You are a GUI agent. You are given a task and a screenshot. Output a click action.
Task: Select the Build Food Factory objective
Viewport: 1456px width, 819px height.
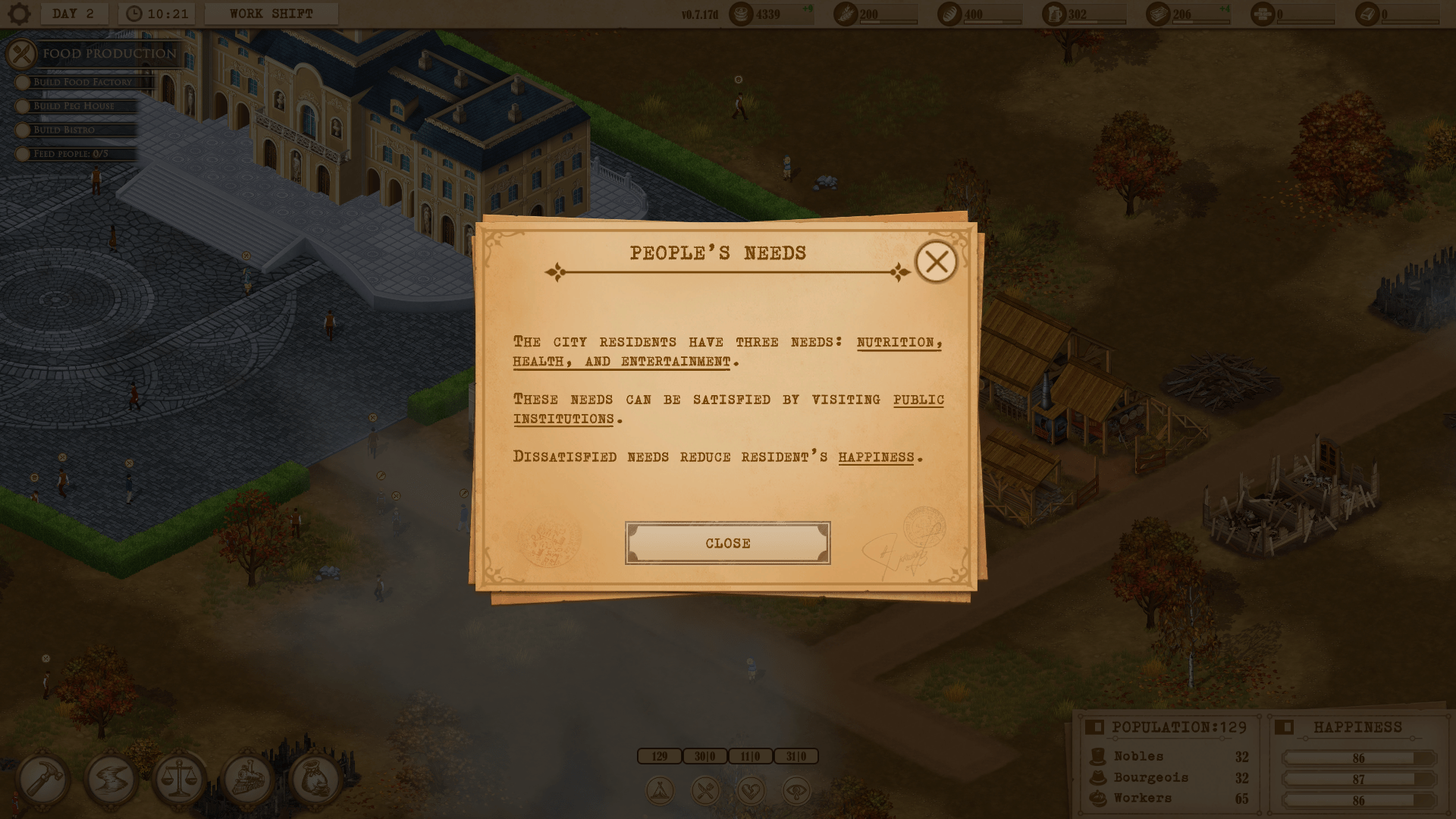pos(83,82)
